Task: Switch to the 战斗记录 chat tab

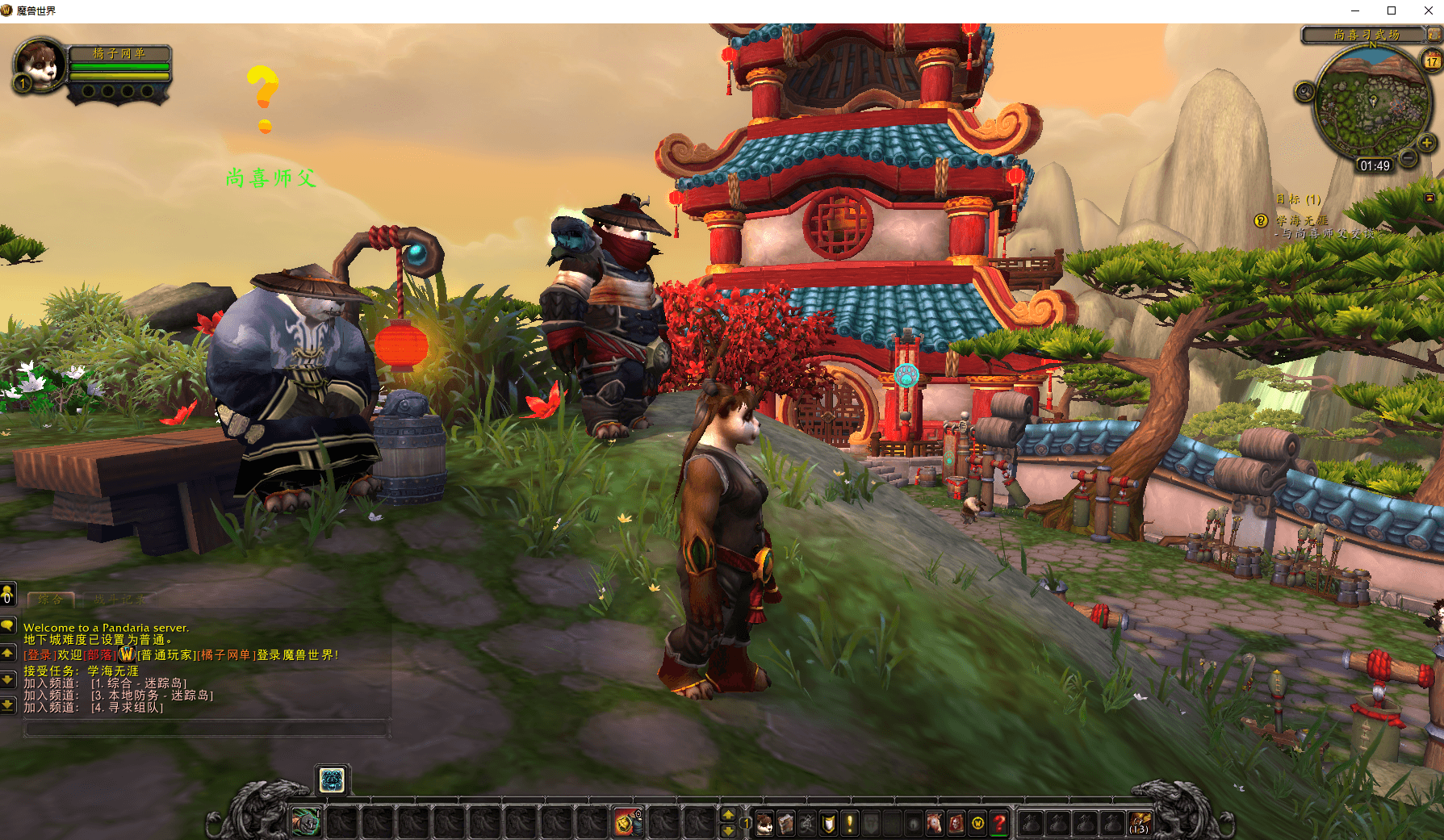Action: (x=119, y=600)
